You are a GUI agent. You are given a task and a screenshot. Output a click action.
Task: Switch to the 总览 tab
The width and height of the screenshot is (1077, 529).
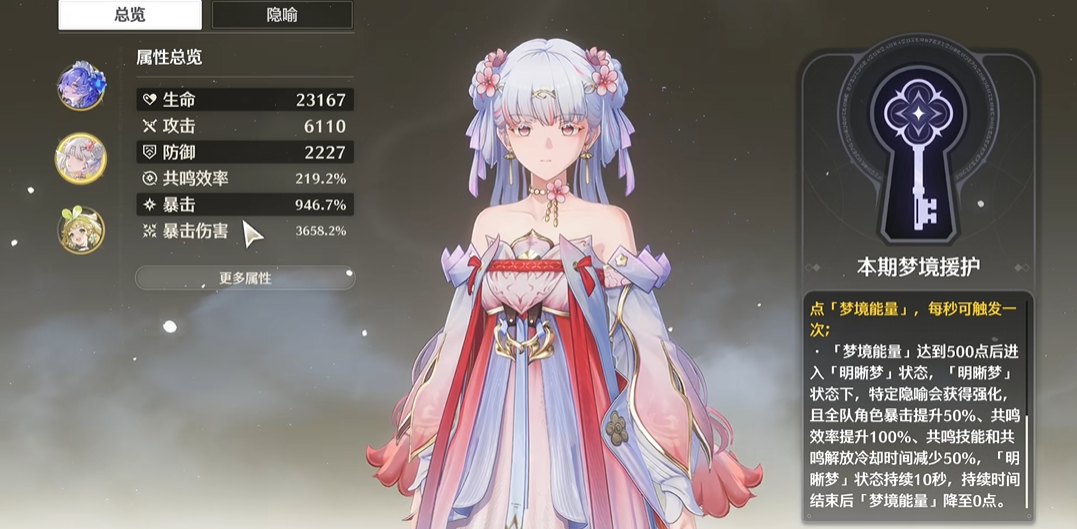click(x=130, y=15)
